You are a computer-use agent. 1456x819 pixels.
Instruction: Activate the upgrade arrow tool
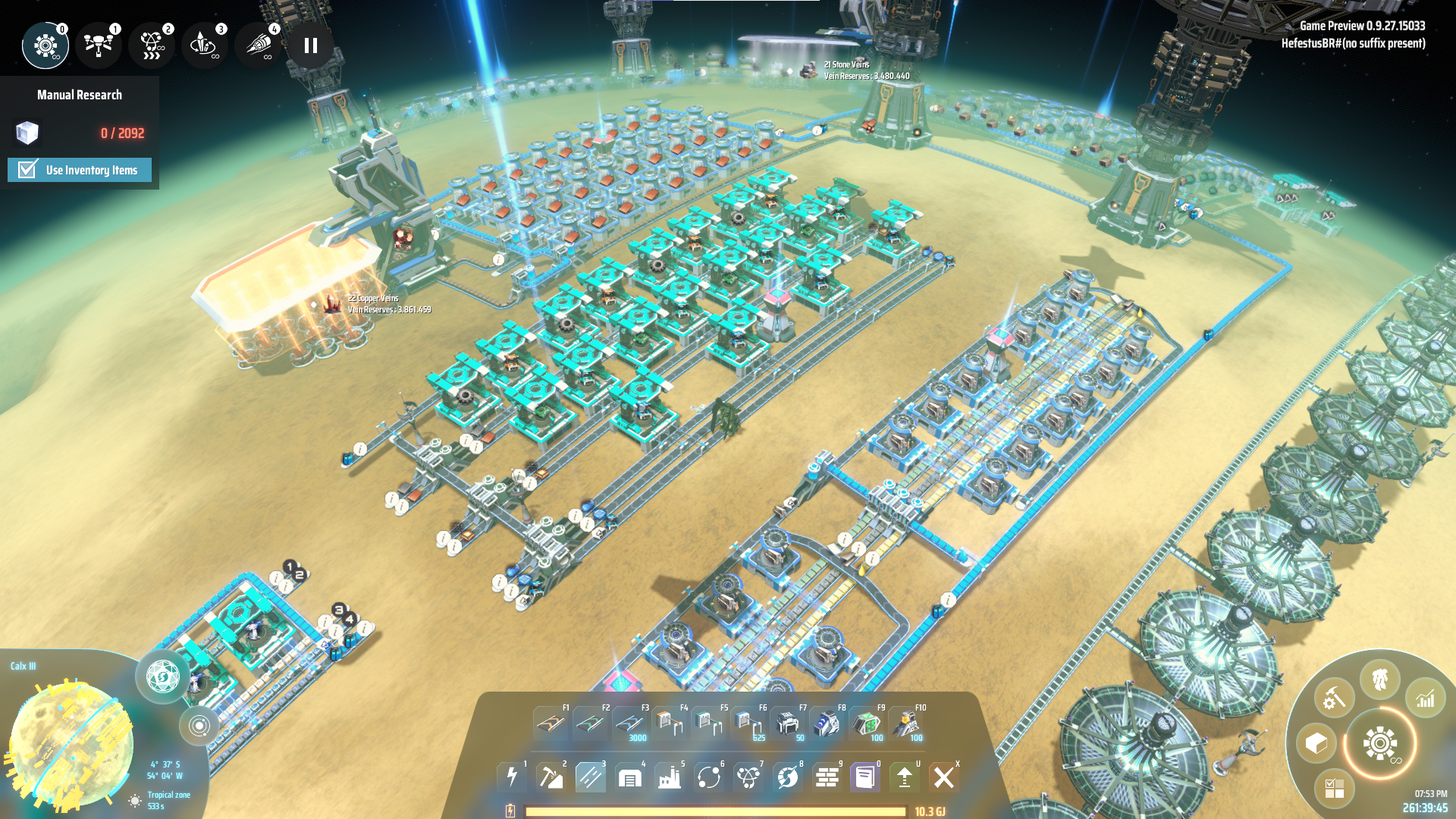pos(905,777)
